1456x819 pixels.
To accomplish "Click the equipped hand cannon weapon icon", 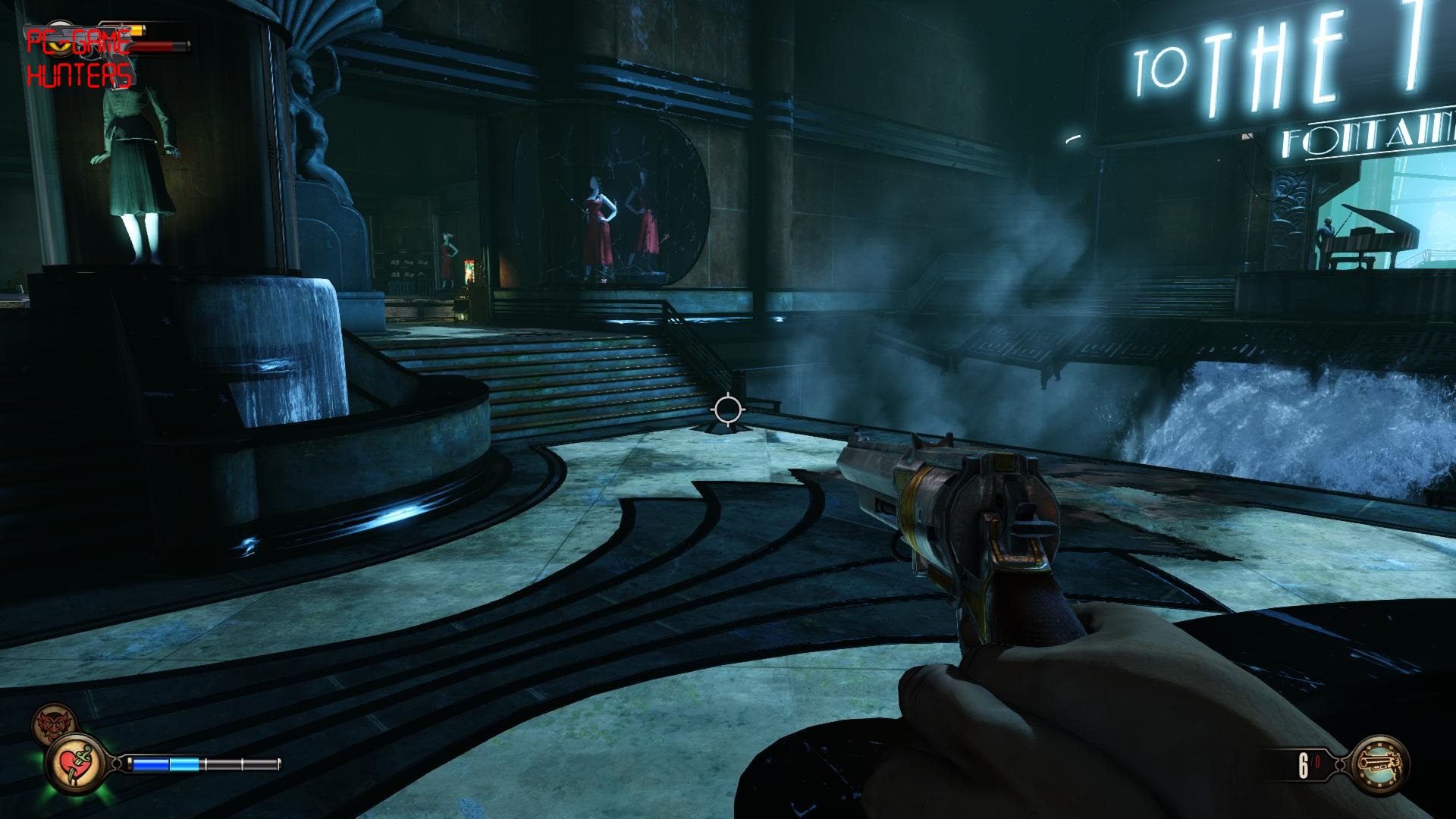I will coord(1379,764).
